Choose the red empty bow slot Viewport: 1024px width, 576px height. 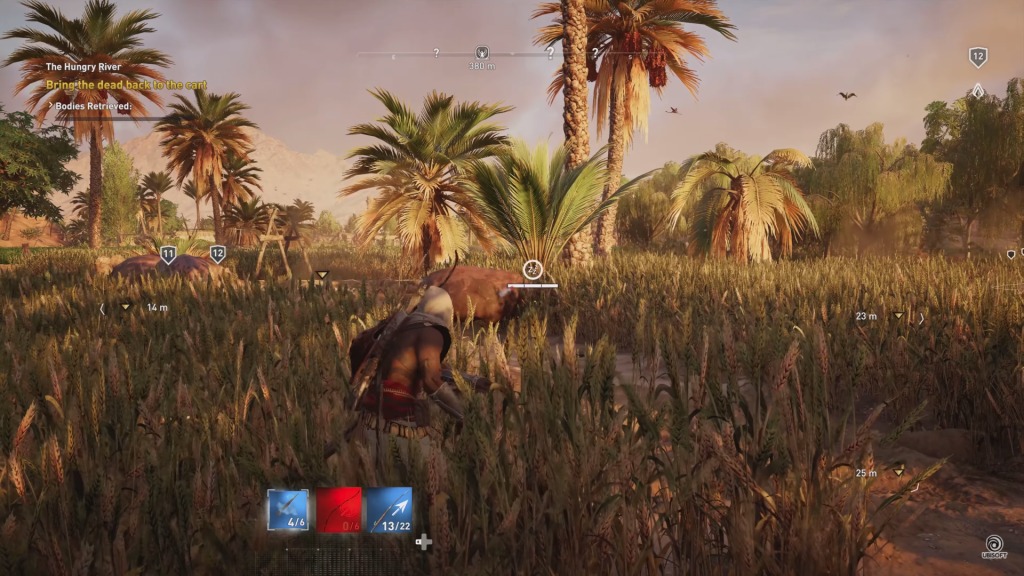(338, 509)
